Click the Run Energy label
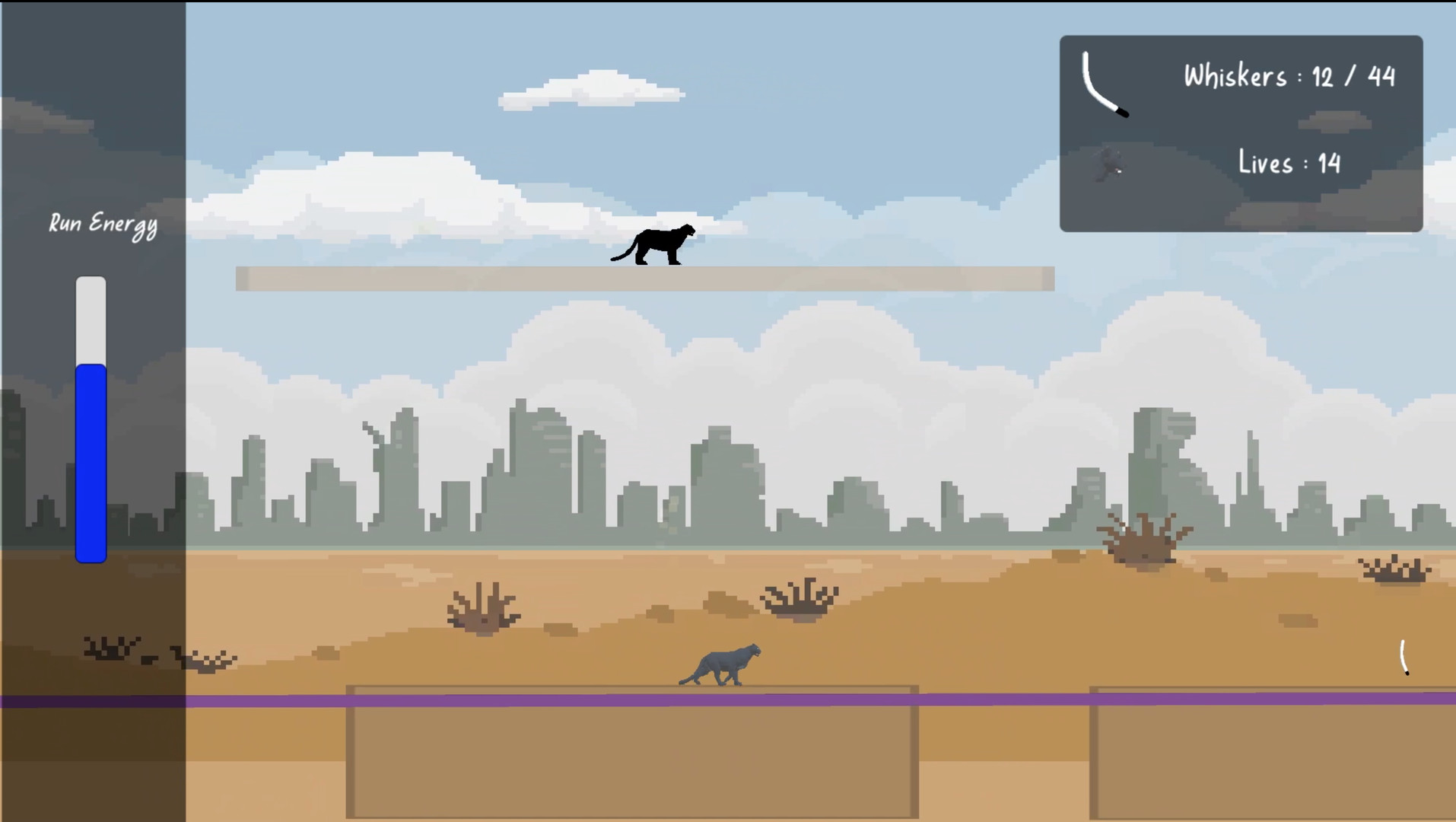 click(103, 224)
